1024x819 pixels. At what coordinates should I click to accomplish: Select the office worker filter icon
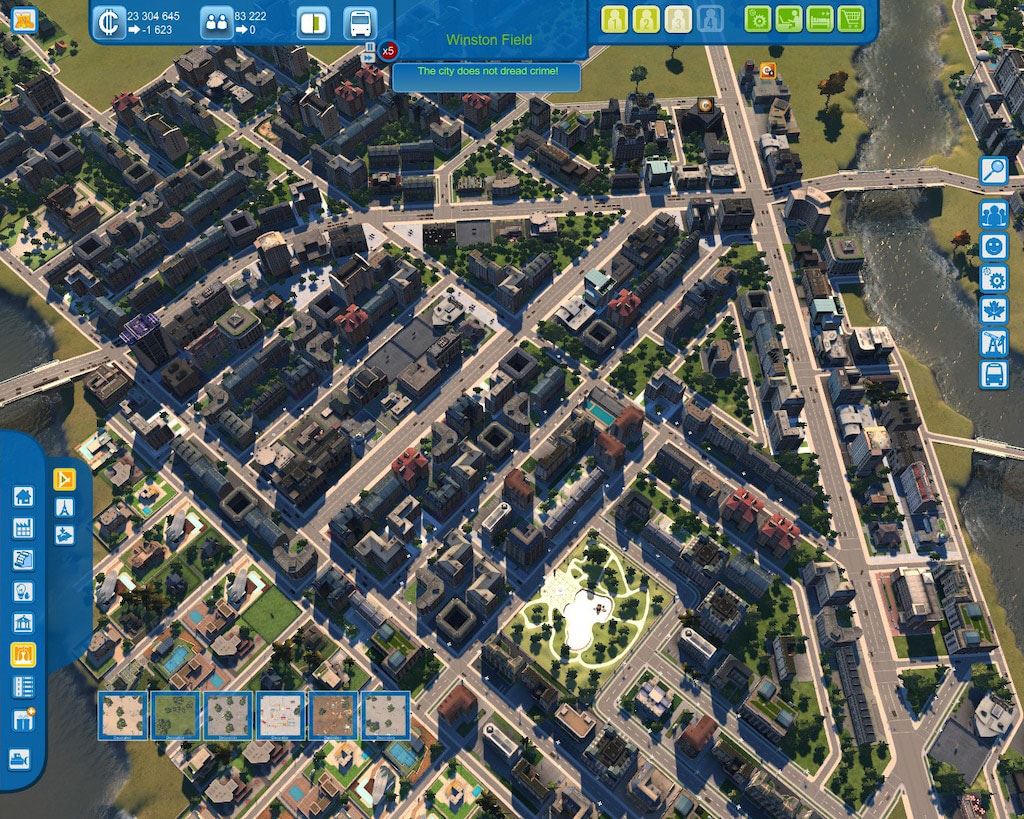click(789, 19)
